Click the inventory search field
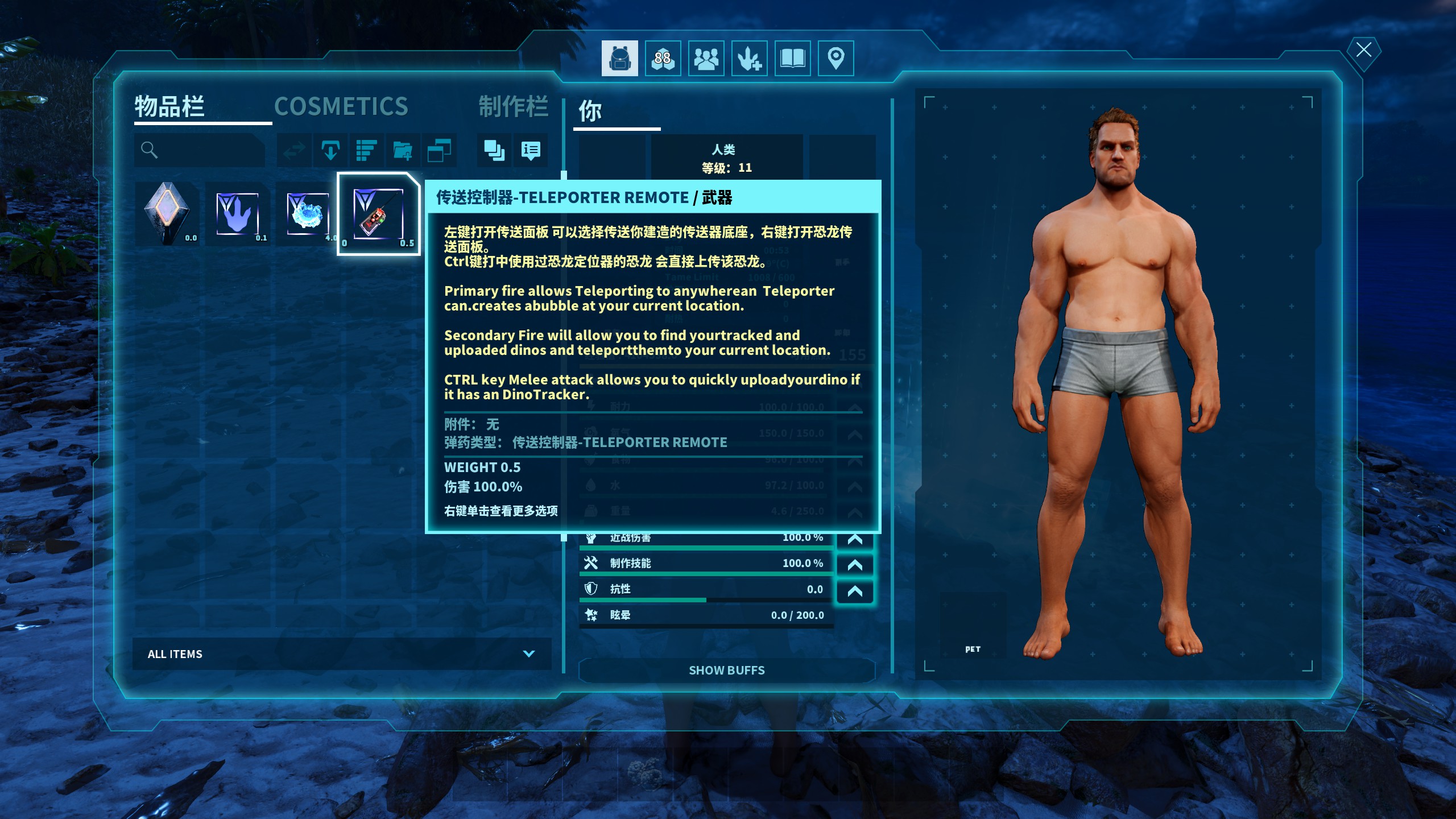Image resolution: width=1456 pixels, height=819 pixels. (205, 150)
